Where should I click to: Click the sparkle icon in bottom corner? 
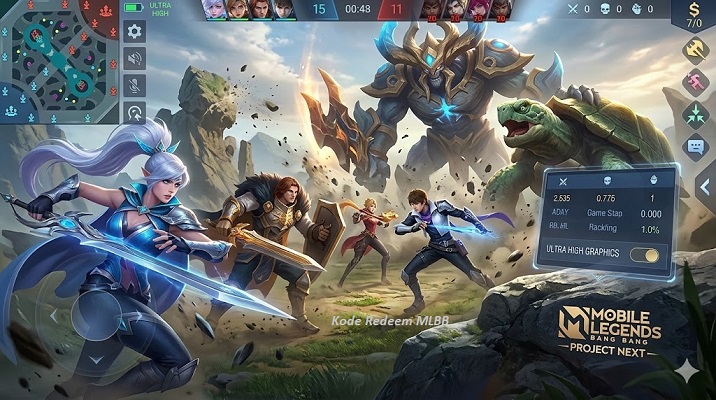(687, 370)
